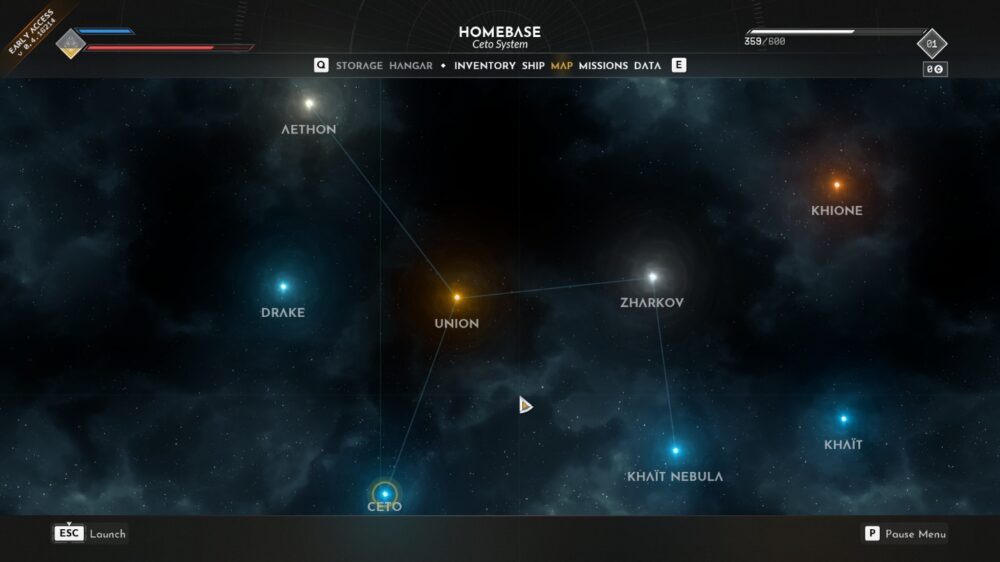This screenshot has height=562, width=1000.
Task: Select the Khaït star system
Action: coord(843,419)
